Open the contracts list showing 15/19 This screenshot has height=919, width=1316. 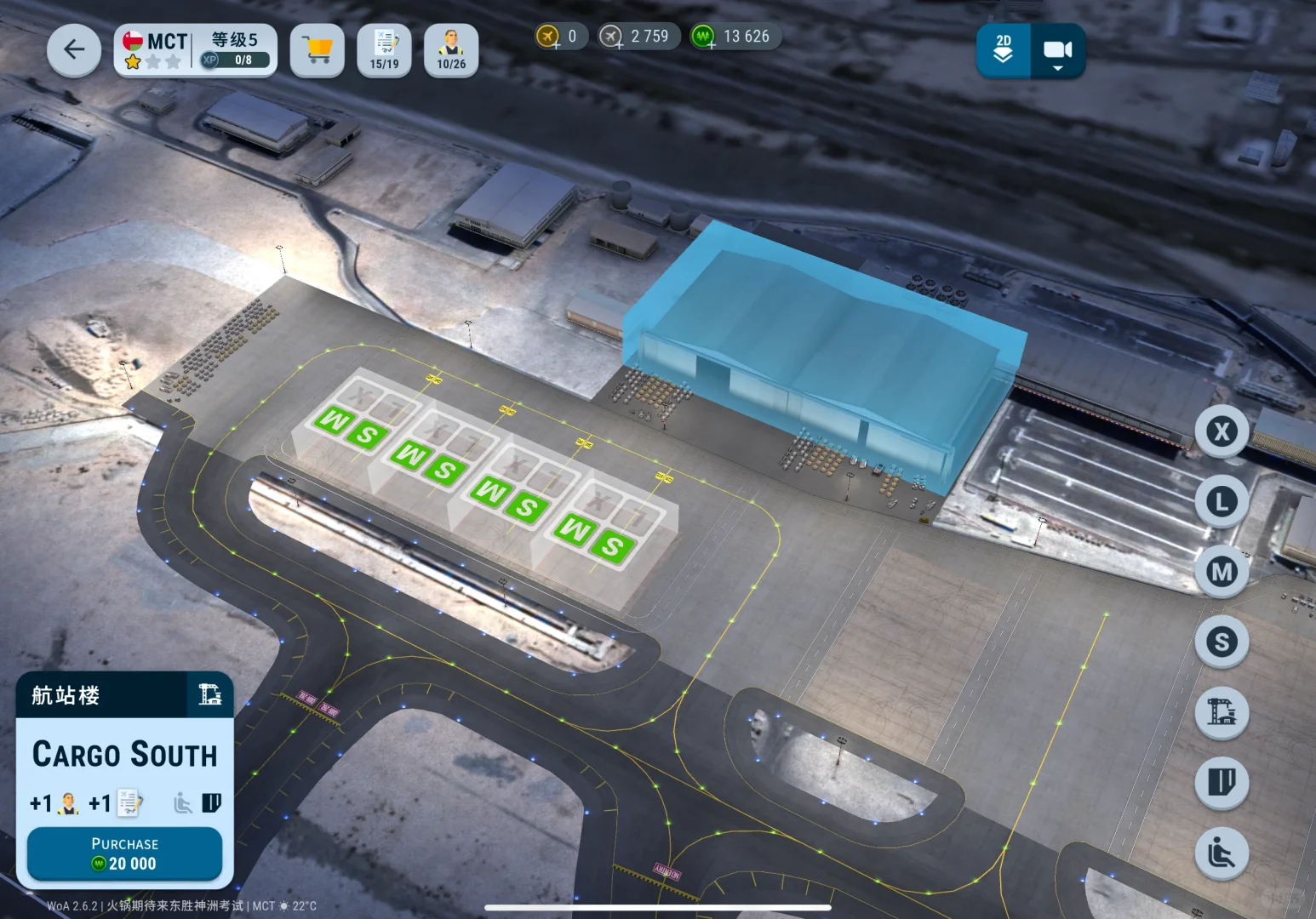pos(384,50)
